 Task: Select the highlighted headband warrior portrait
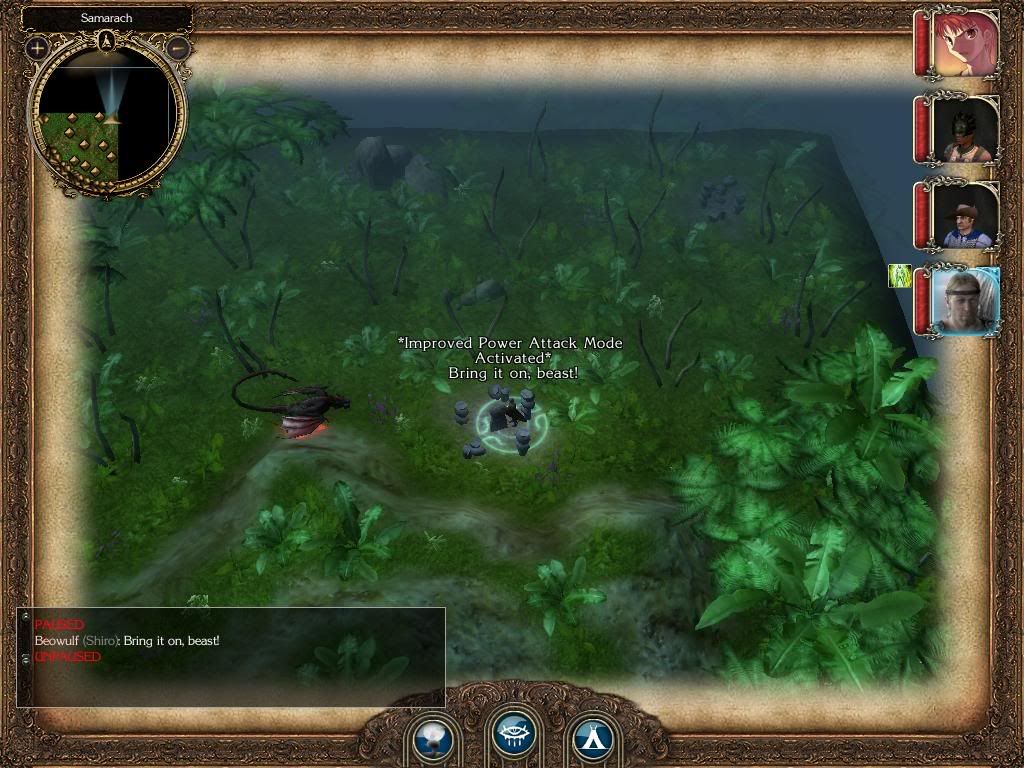(964, 299)
